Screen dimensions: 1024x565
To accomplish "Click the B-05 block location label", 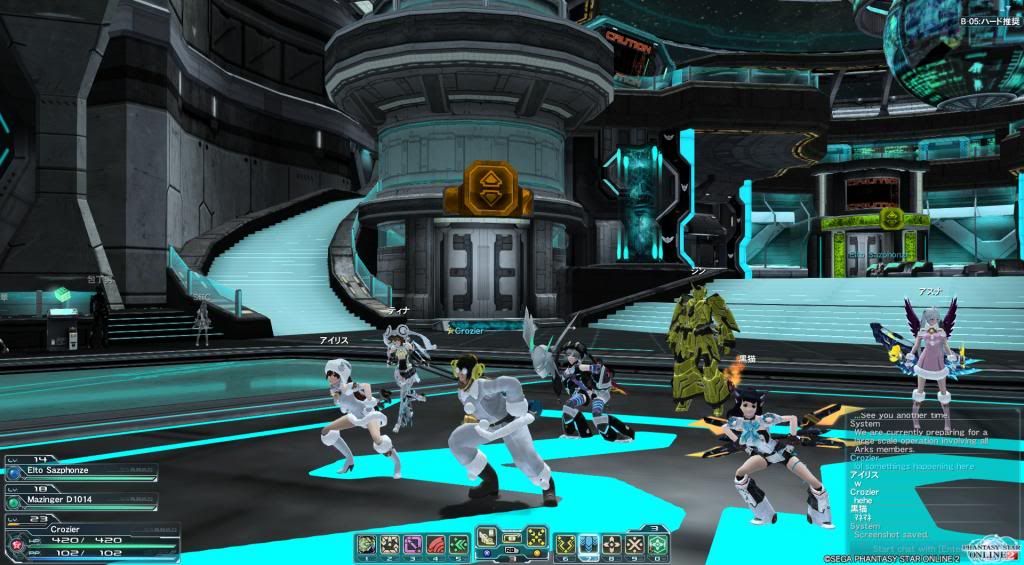I will pyautogui.click(x=990, y=20).
